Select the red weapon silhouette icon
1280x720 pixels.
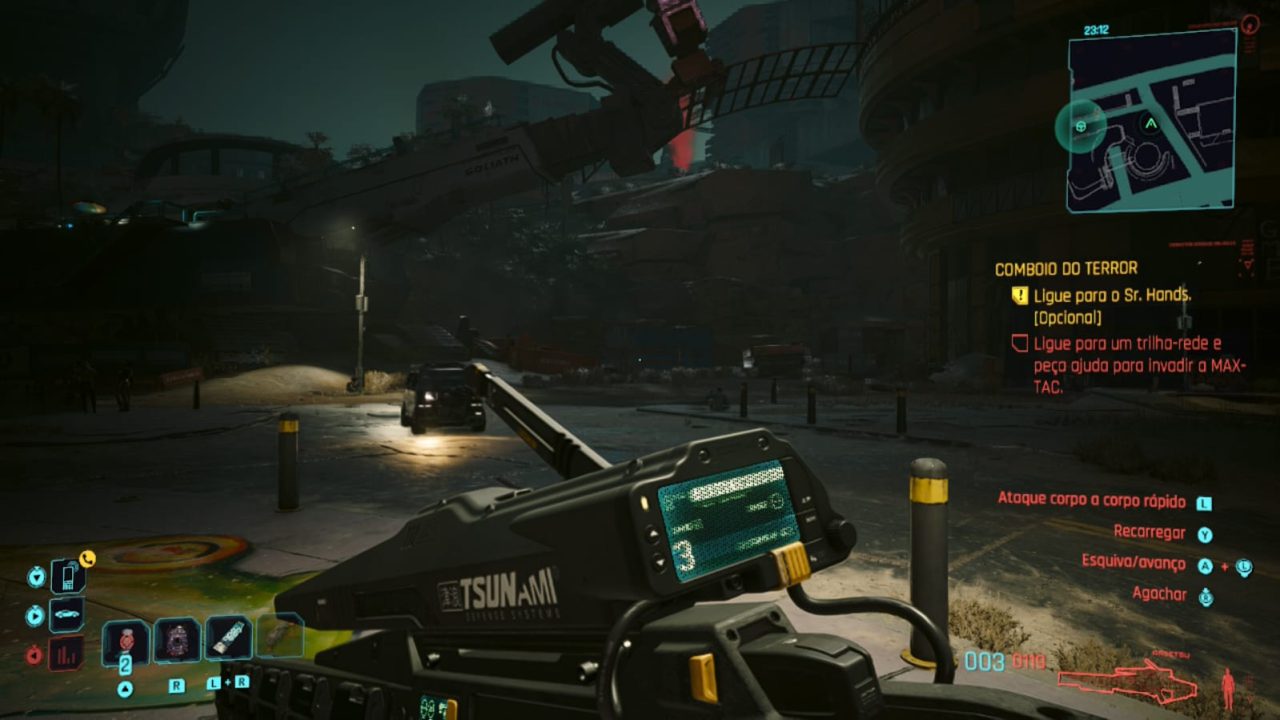point(1126,682)
